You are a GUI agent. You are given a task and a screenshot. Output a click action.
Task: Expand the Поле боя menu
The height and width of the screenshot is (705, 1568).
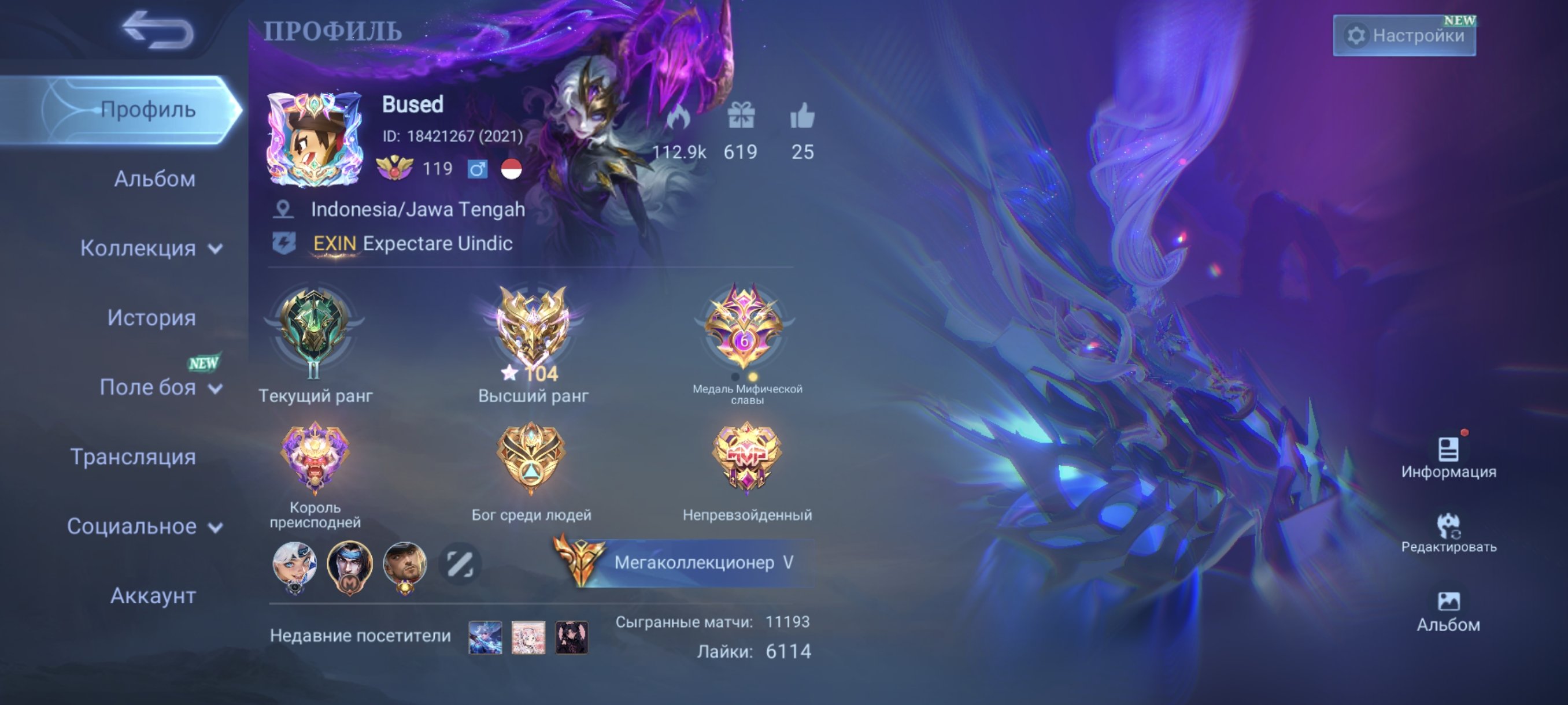(x=149, y=388)
